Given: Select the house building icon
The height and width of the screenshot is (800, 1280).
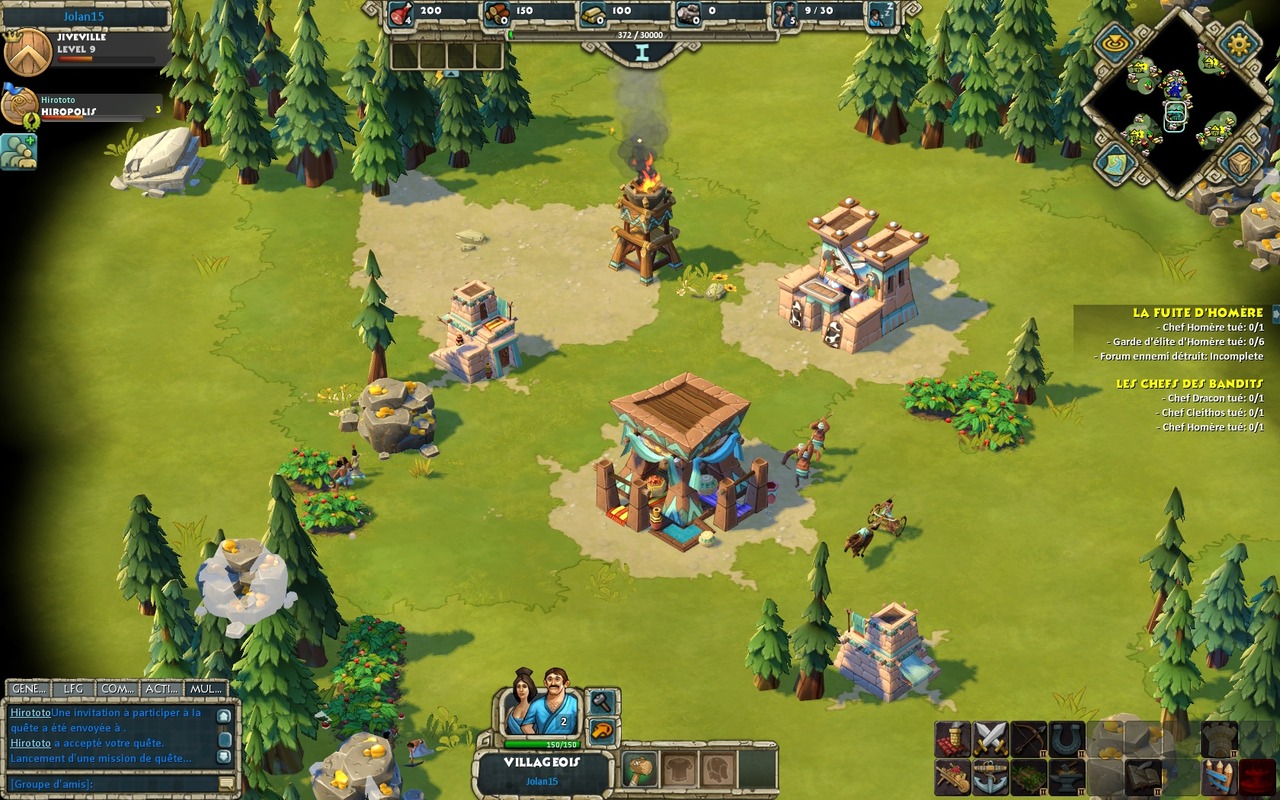Looking at the screenshot, I should pyautogui.click(x=953, y=739).
